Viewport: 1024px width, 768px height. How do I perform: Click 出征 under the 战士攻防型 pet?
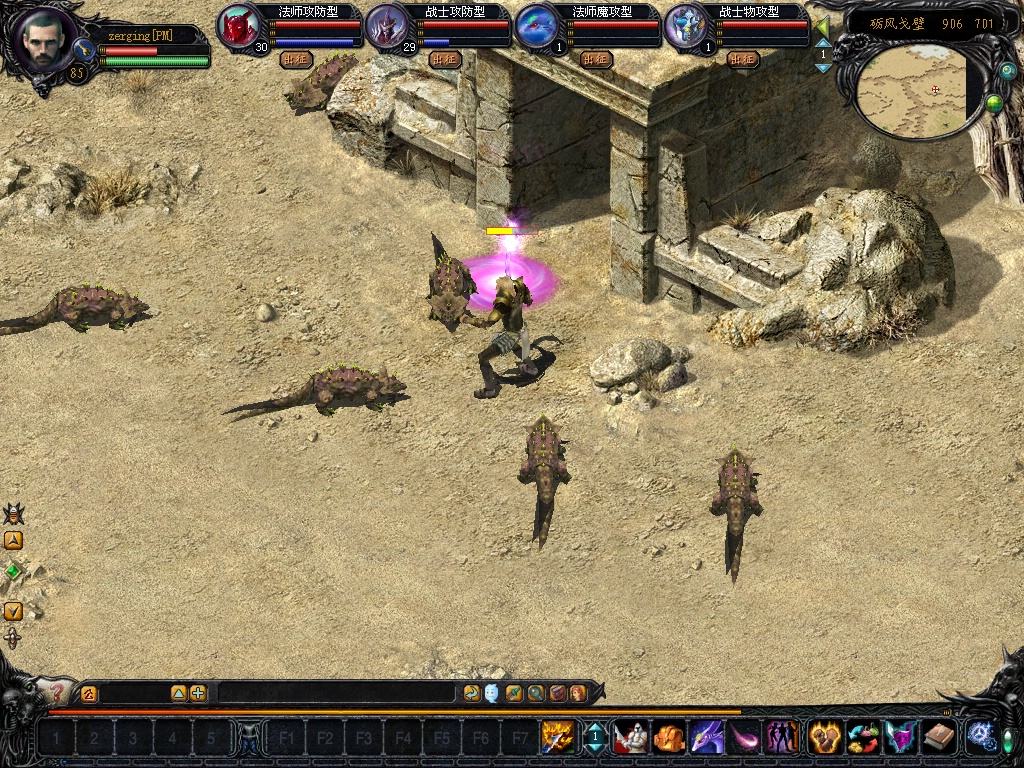pos(444,59)
